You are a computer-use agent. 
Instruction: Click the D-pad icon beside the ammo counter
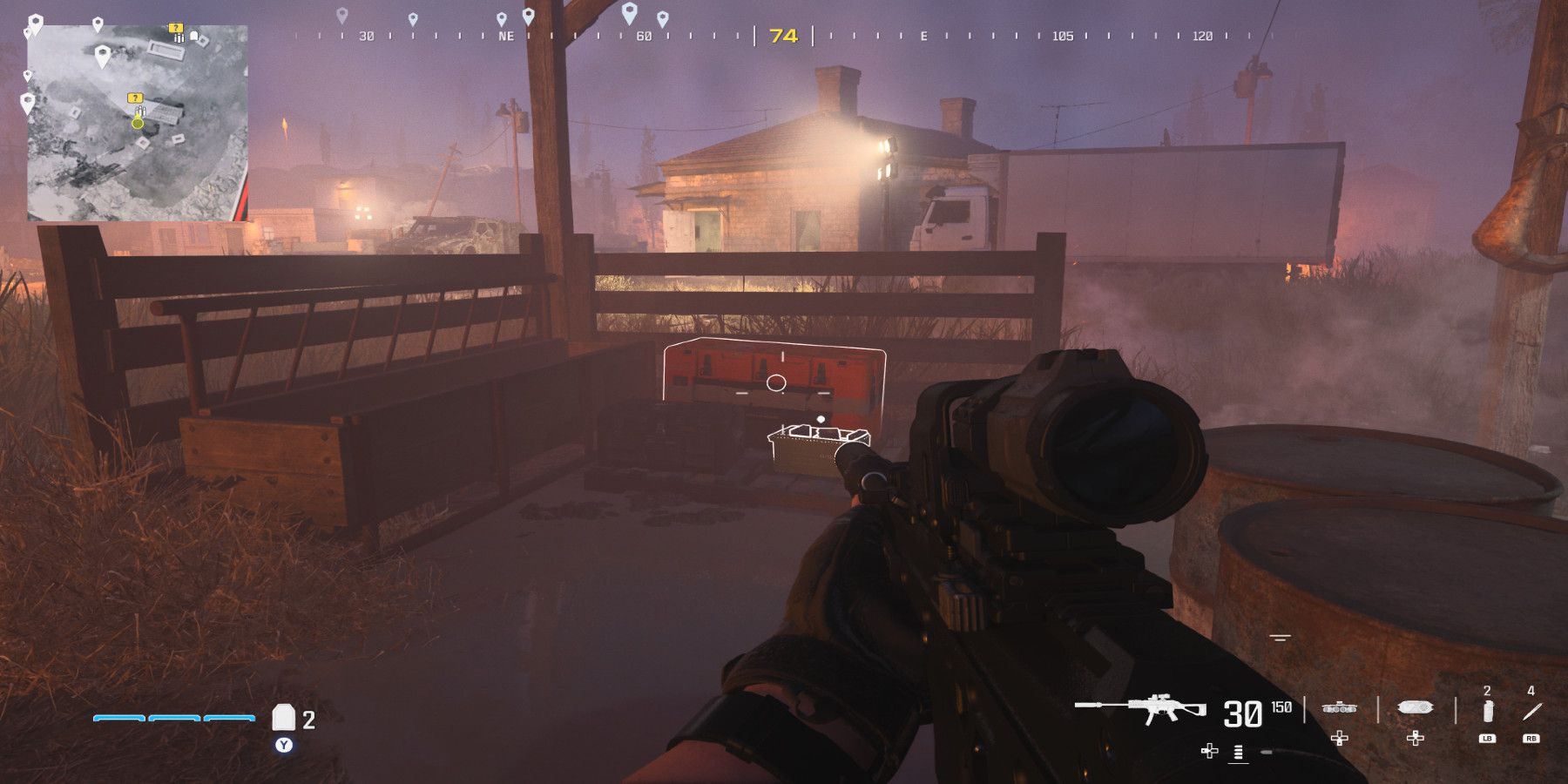(1209, 751)
